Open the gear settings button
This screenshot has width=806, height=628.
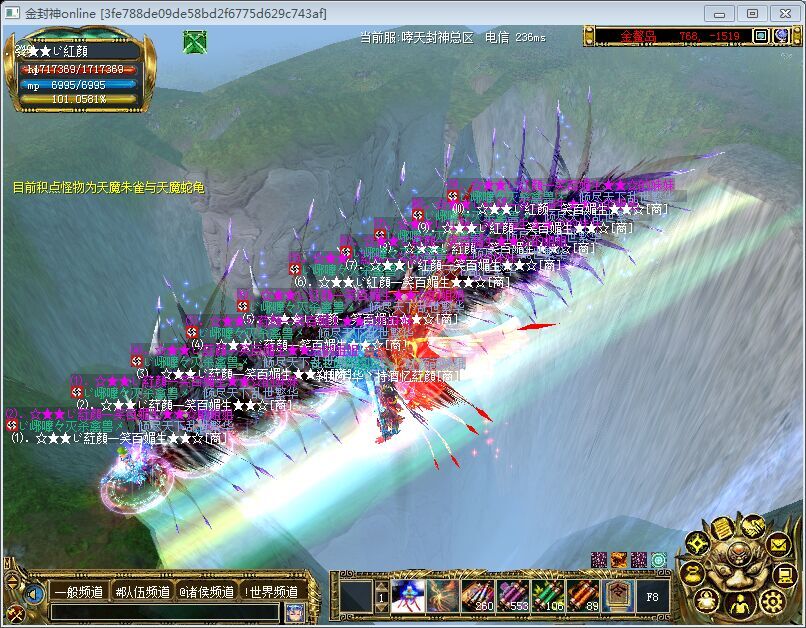click(x=772, y=601)
